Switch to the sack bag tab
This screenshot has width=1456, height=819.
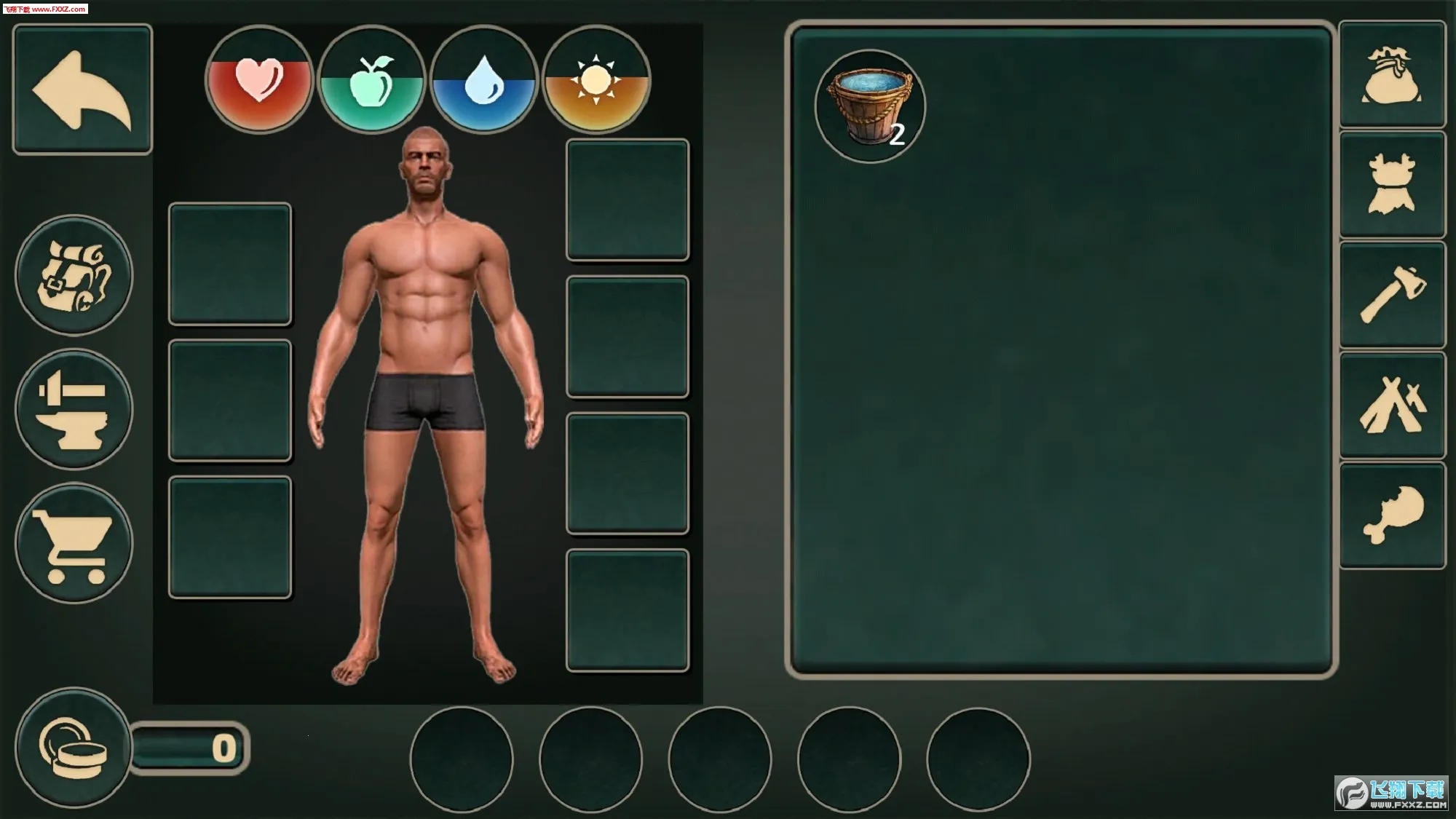pos(1392,75)
